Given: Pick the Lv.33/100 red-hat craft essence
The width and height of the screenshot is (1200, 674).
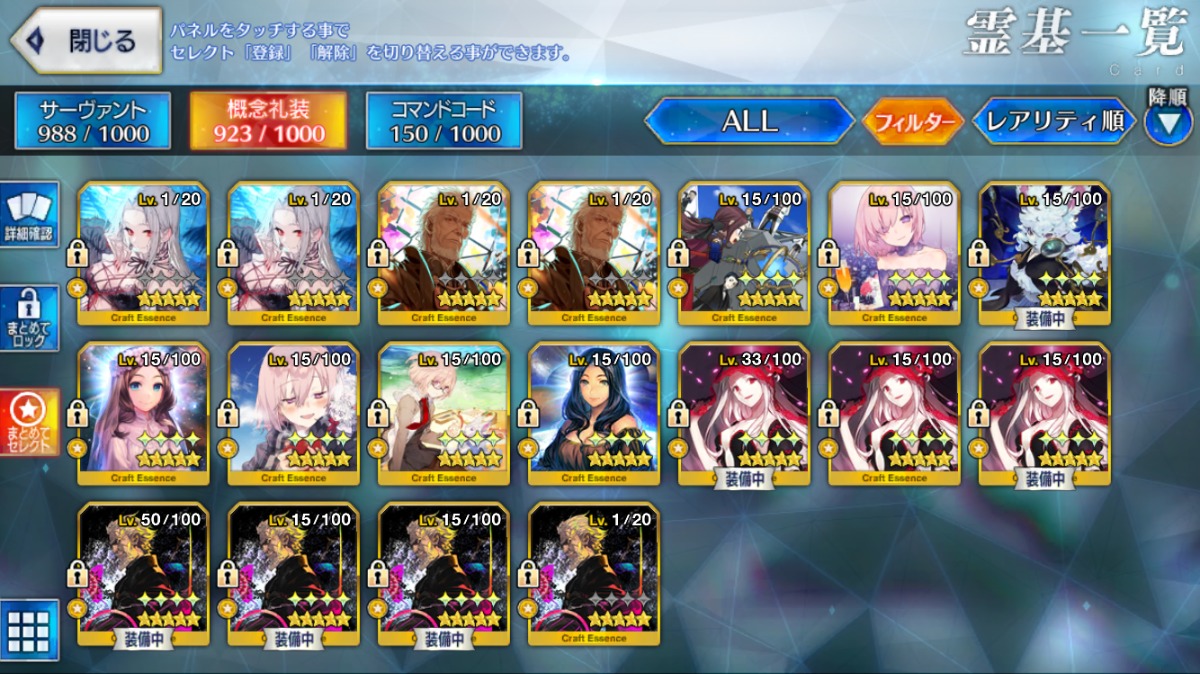Looking at the screenshot, I should [743, 412].
